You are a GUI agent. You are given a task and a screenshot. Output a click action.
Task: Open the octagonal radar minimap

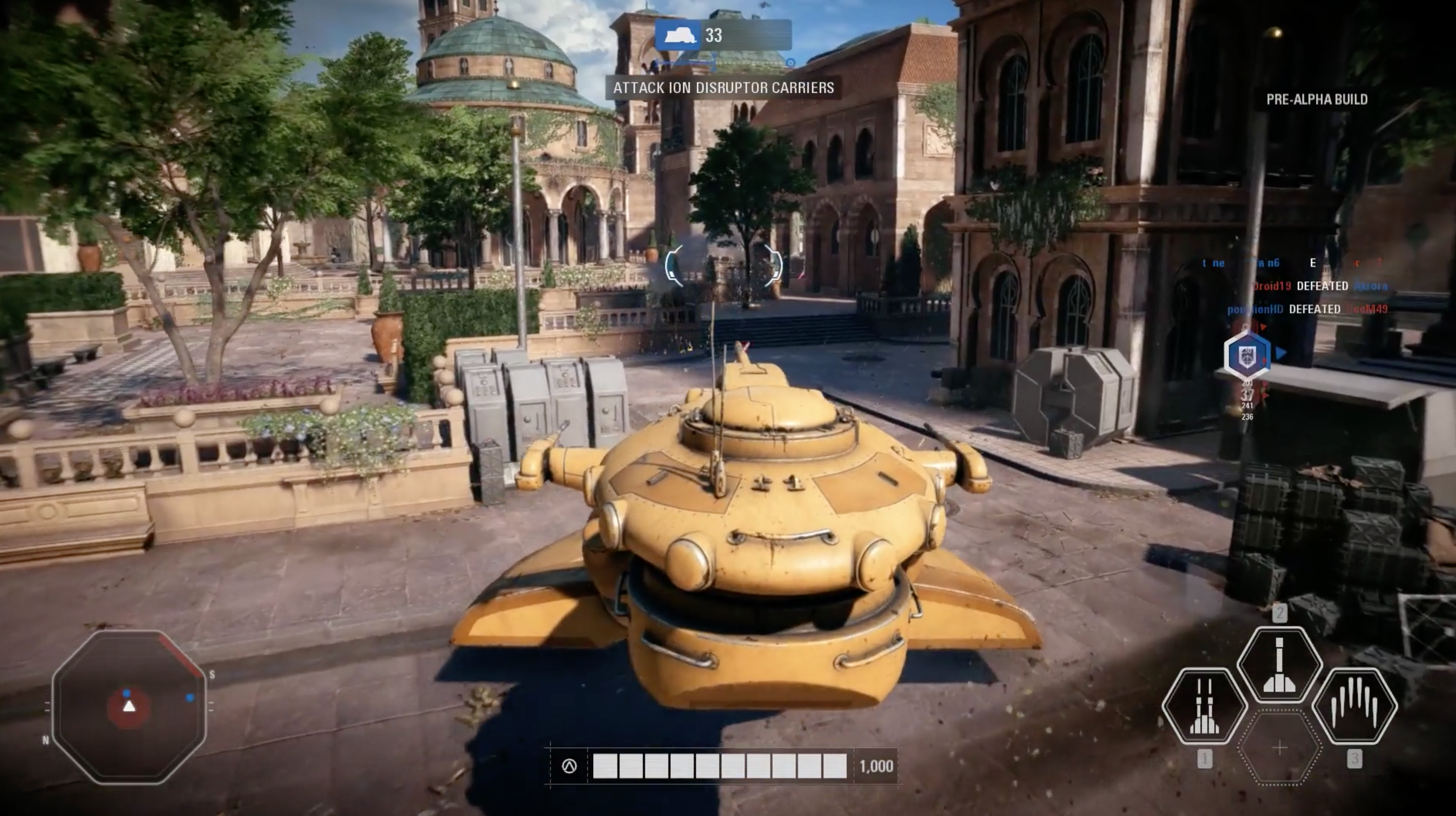(x=129, y=707)
